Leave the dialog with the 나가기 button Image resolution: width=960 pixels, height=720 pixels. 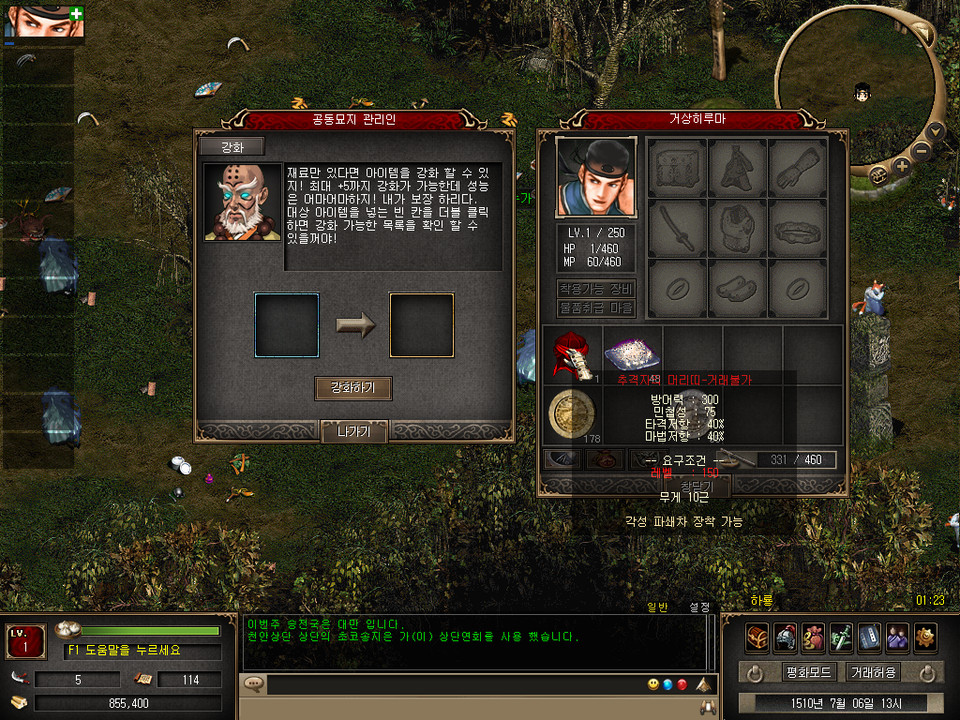[x=354, y=432]
